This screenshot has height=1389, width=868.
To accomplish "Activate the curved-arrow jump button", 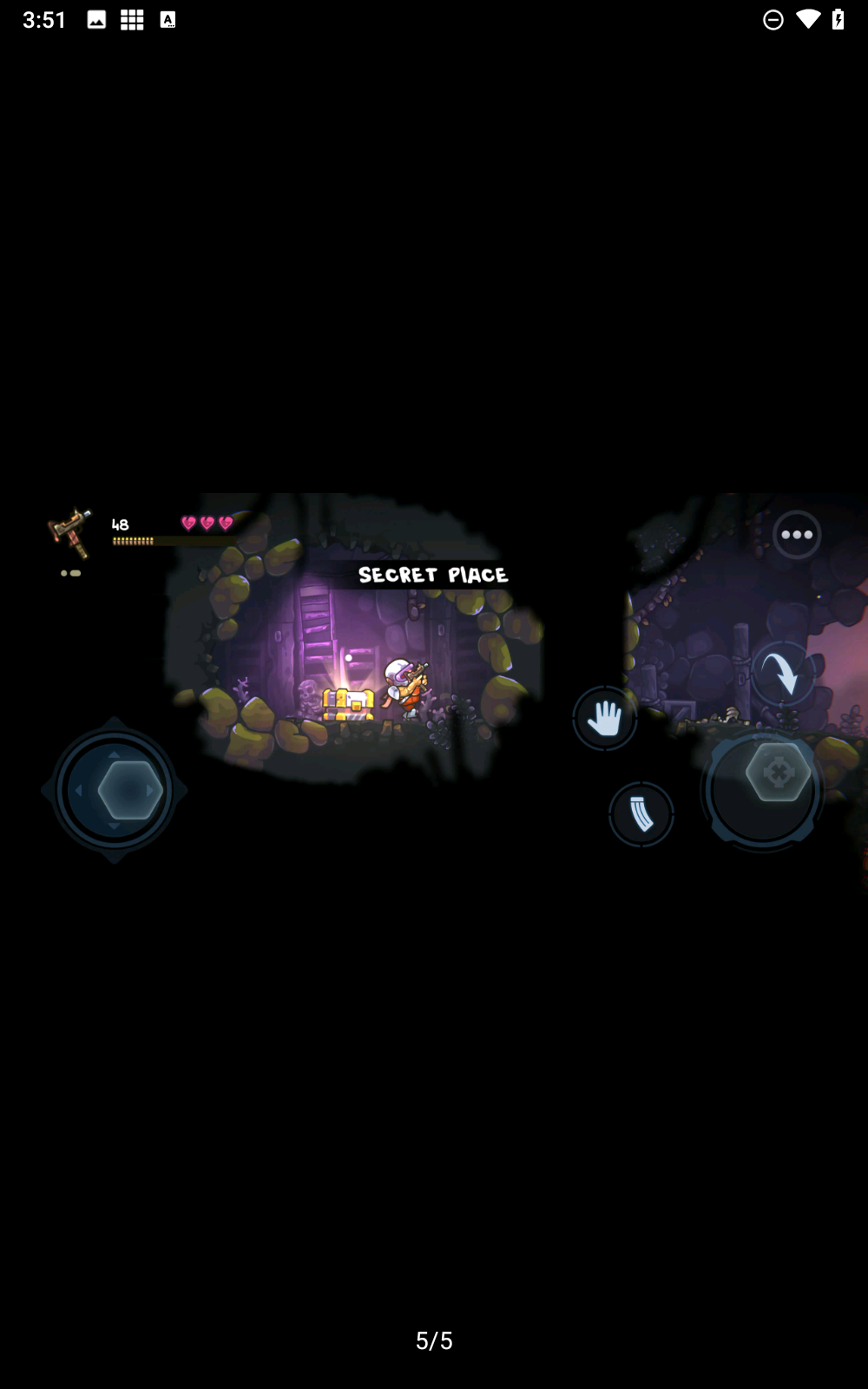I will (781, 672).
